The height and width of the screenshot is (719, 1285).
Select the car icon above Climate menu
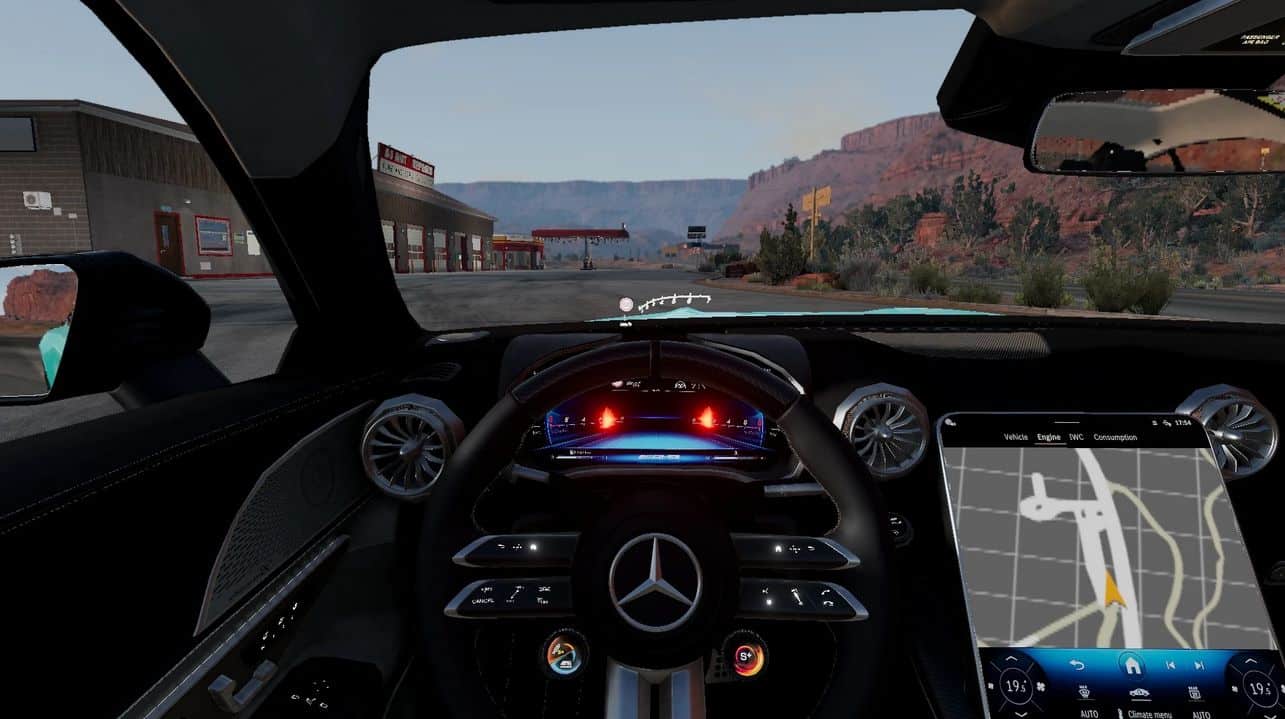[1138, 693]
